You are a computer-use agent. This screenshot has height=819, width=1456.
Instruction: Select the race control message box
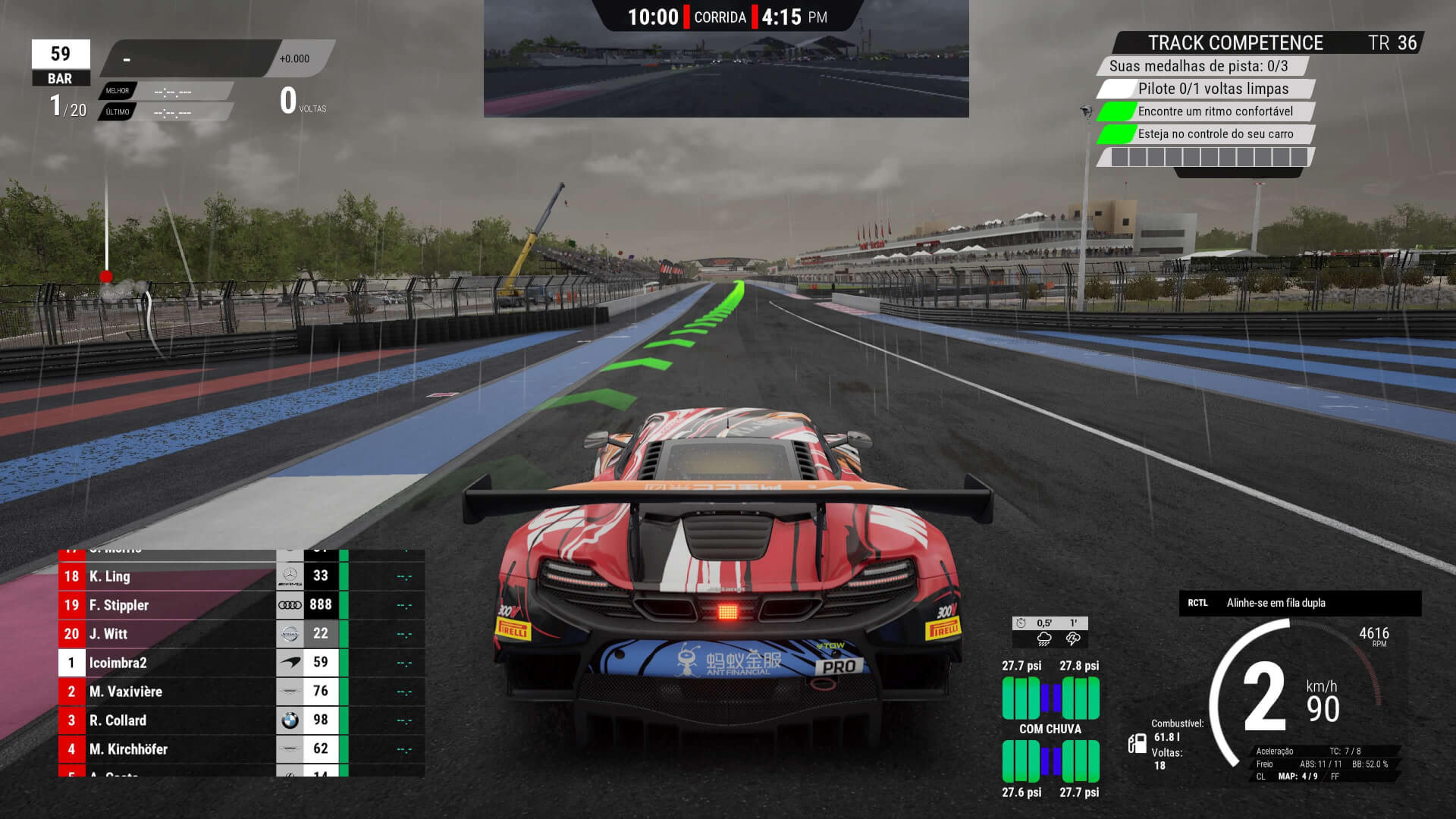tap(1300, 603)
